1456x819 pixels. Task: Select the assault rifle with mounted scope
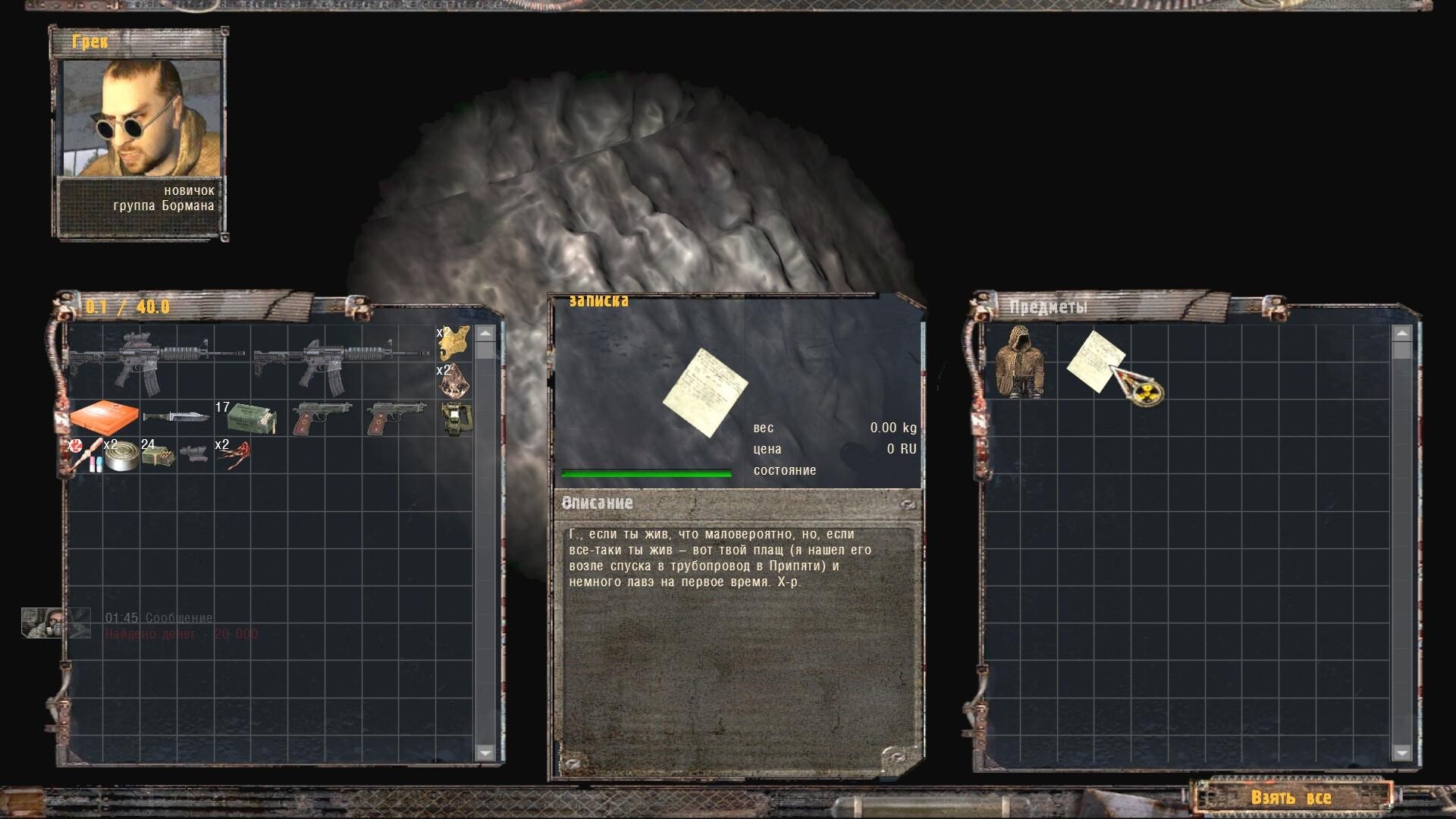point(158,362)
